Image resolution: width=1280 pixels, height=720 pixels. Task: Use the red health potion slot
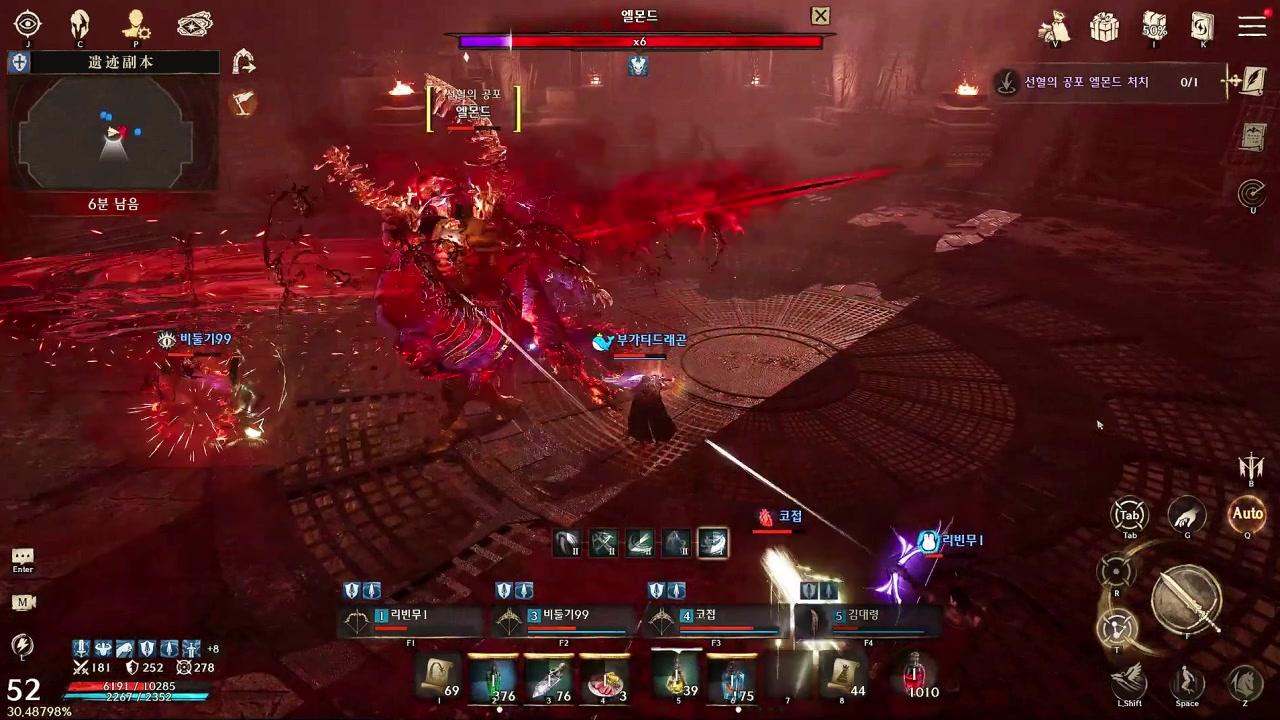(x=914, y=676)
